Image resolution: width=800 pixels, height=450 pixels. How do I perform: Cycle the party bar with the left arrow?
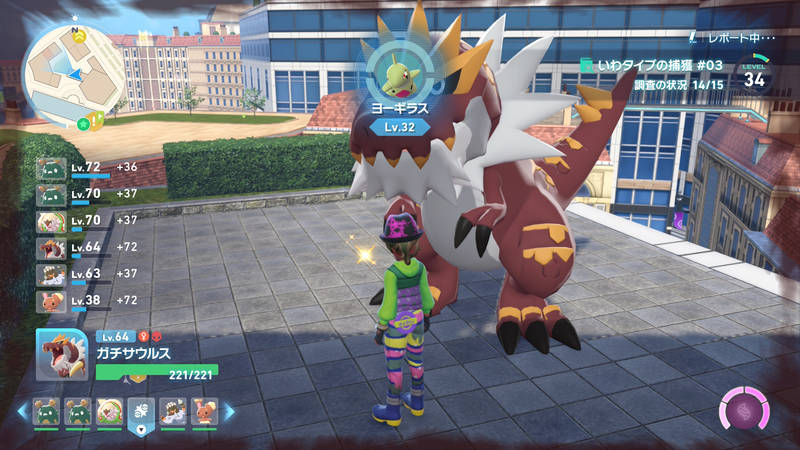[22, 410]
